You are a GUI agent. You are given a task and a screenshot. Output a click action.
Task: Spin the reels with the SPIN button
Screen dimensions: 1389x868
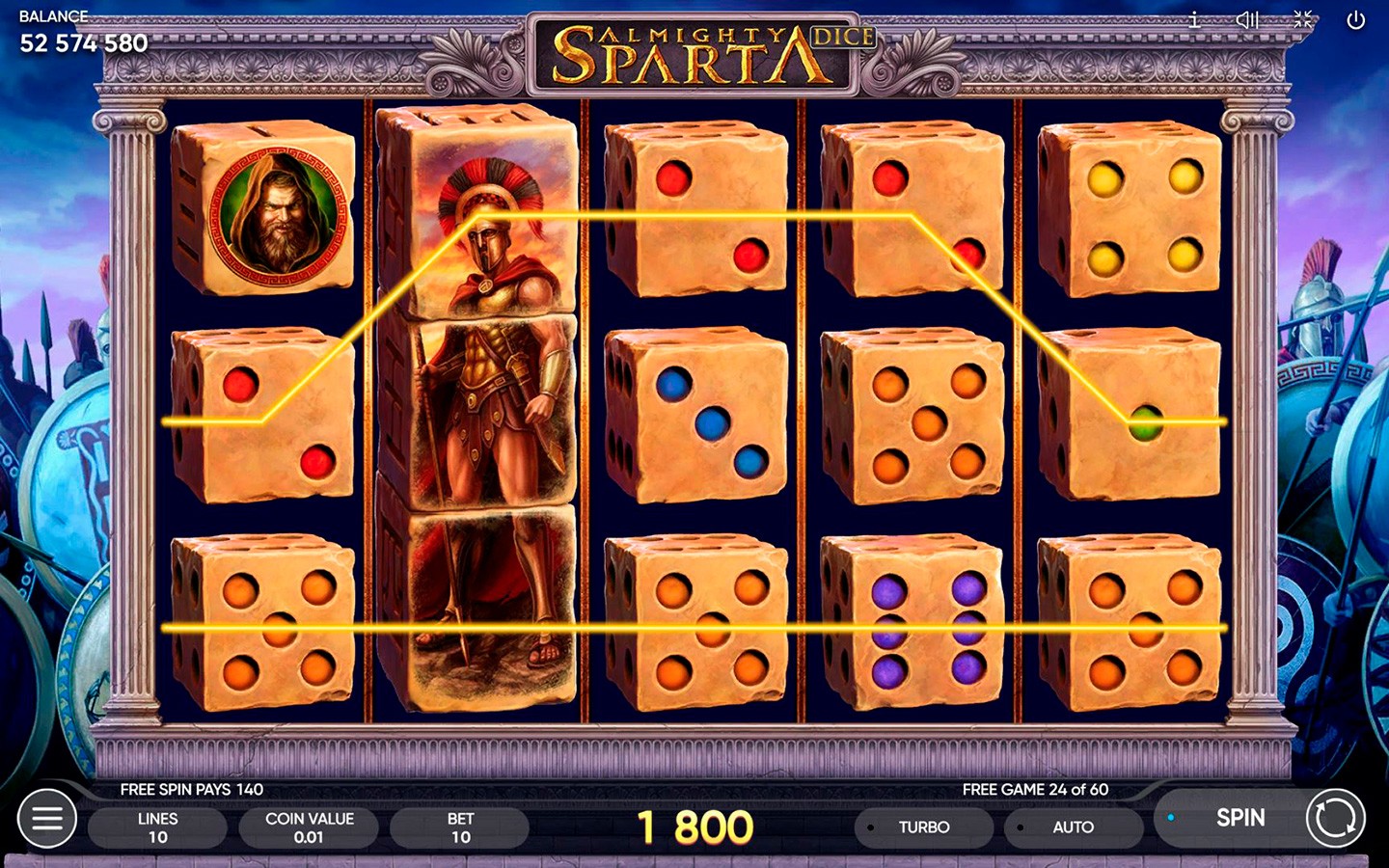(1239, 818)
